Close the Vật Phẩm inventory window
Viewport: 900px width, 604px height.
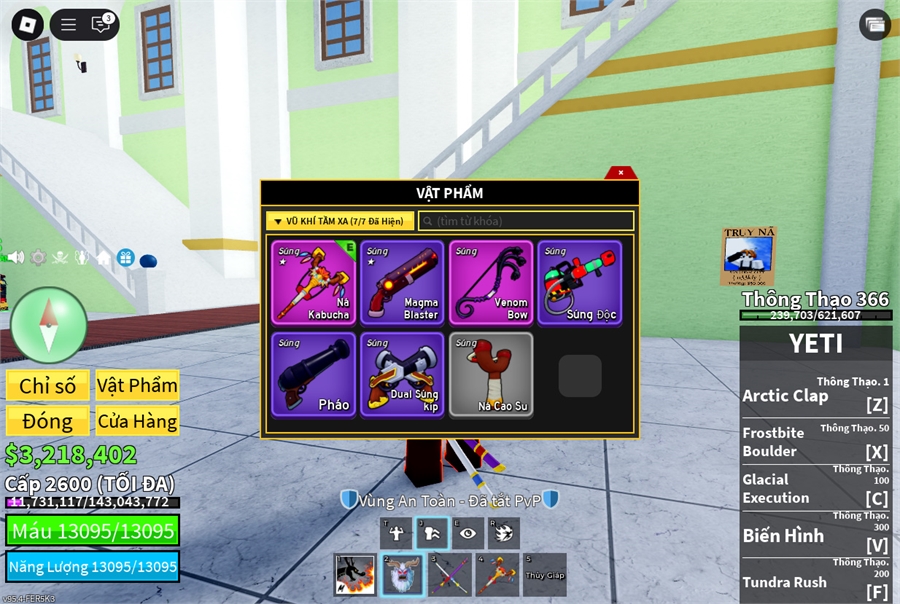point(621,173)
